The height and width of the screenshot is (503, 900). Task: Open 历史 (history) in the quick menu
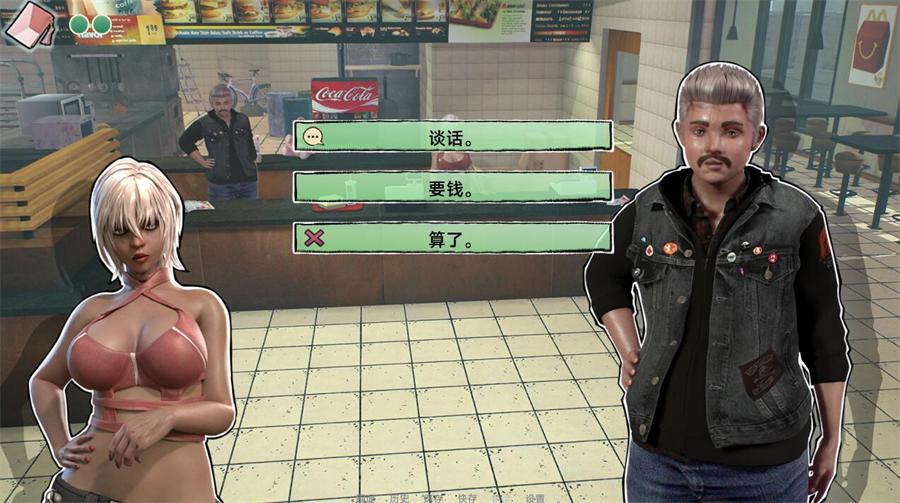pyautogui.click(x=399, y=497)
